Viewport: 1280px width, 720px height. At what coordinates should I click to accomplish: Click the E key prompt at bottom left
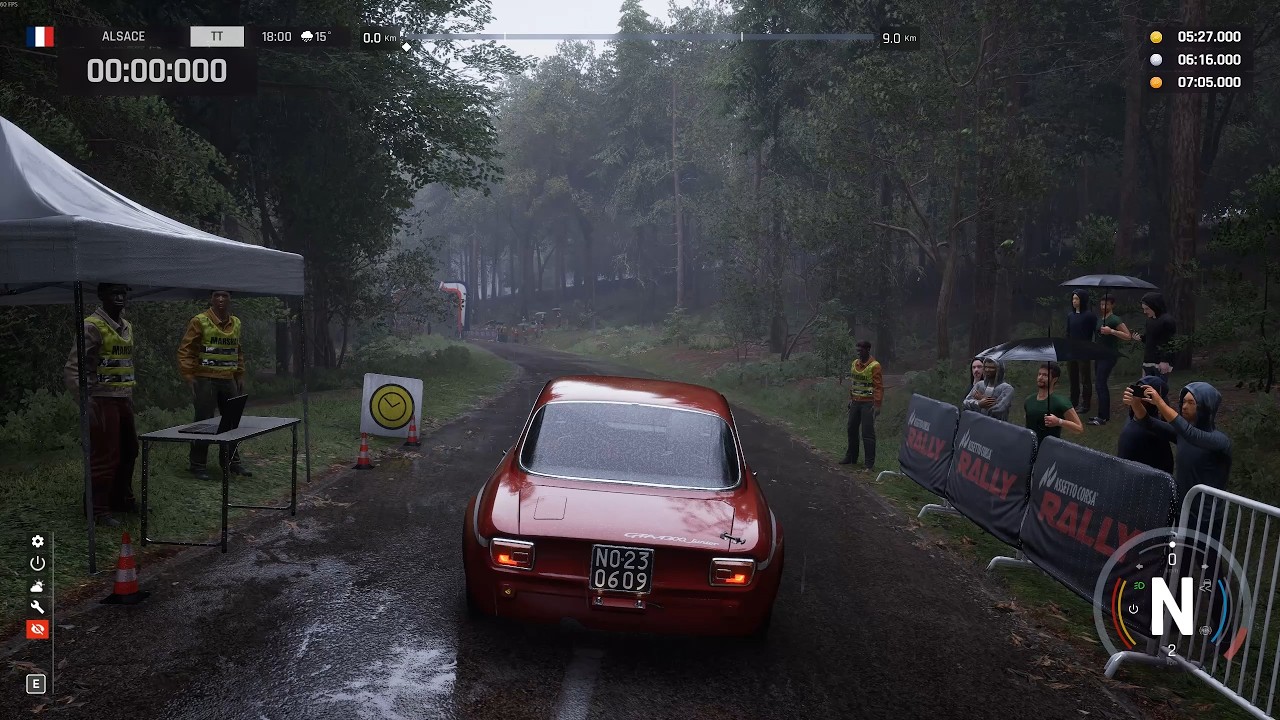(x=36, y=684)
